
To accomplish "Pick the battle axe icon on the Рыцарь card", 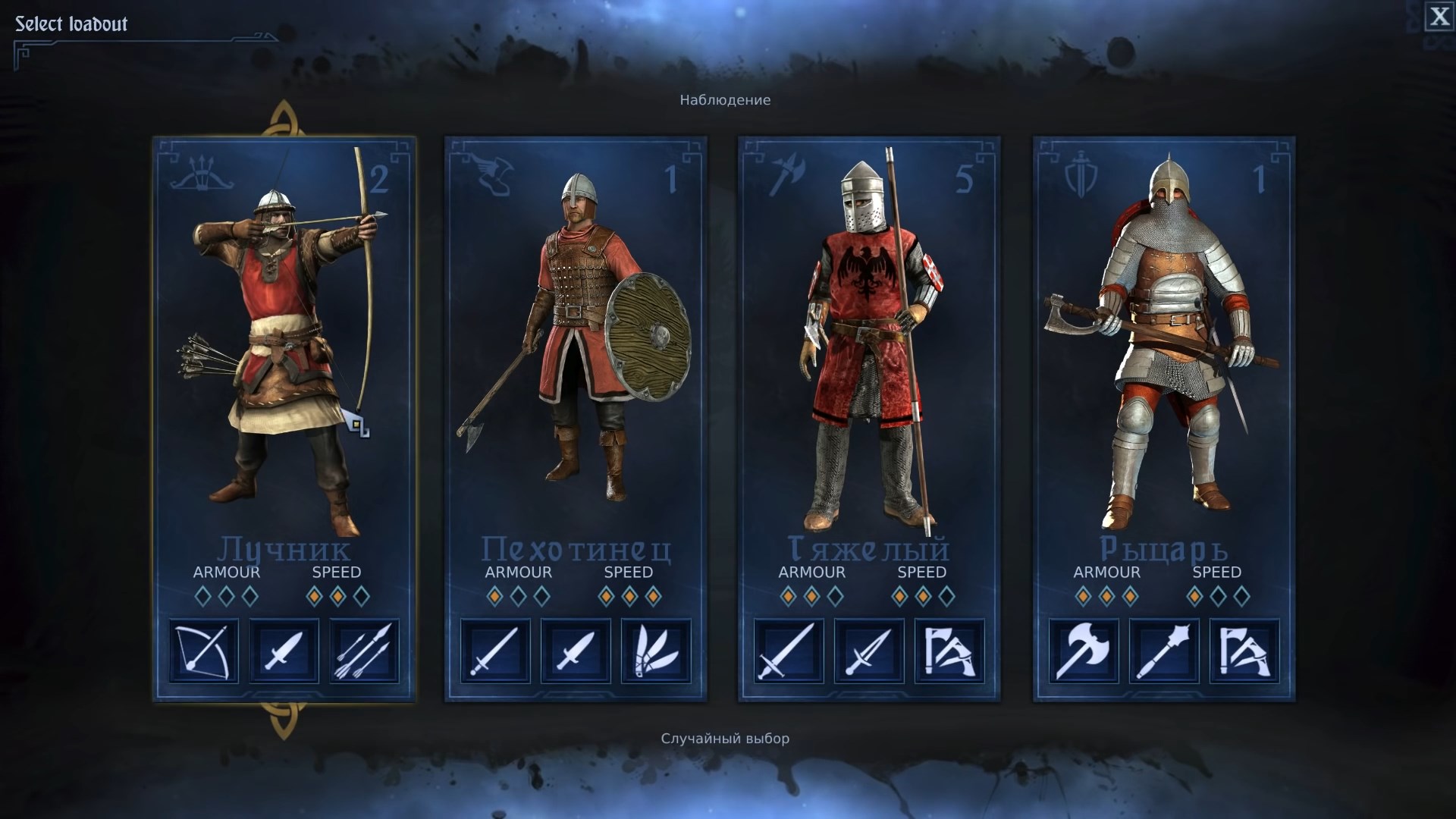I will point(1083,652).
